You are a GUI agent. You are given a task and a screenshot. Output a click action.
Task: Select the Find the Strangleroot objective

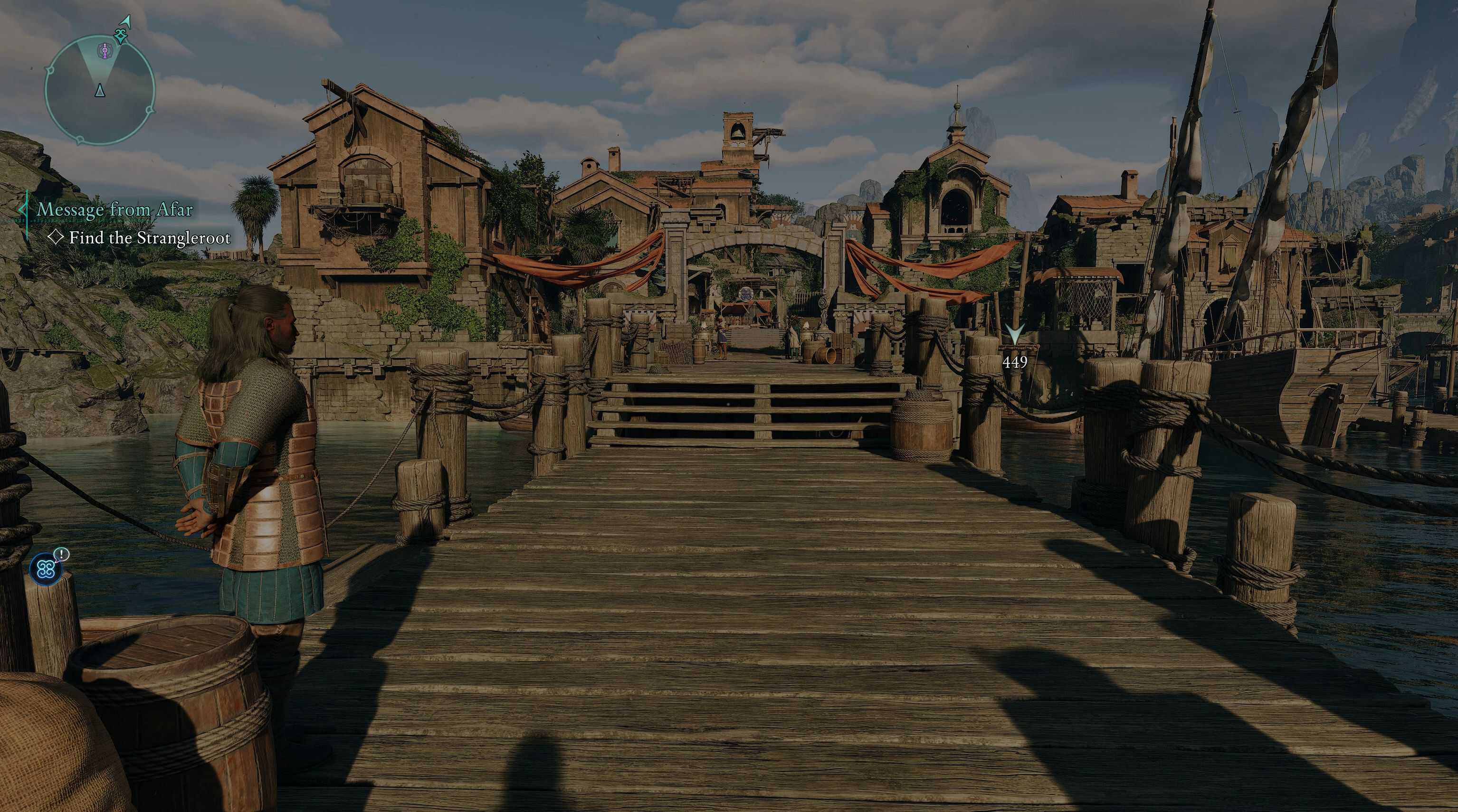tap(150, 238)
